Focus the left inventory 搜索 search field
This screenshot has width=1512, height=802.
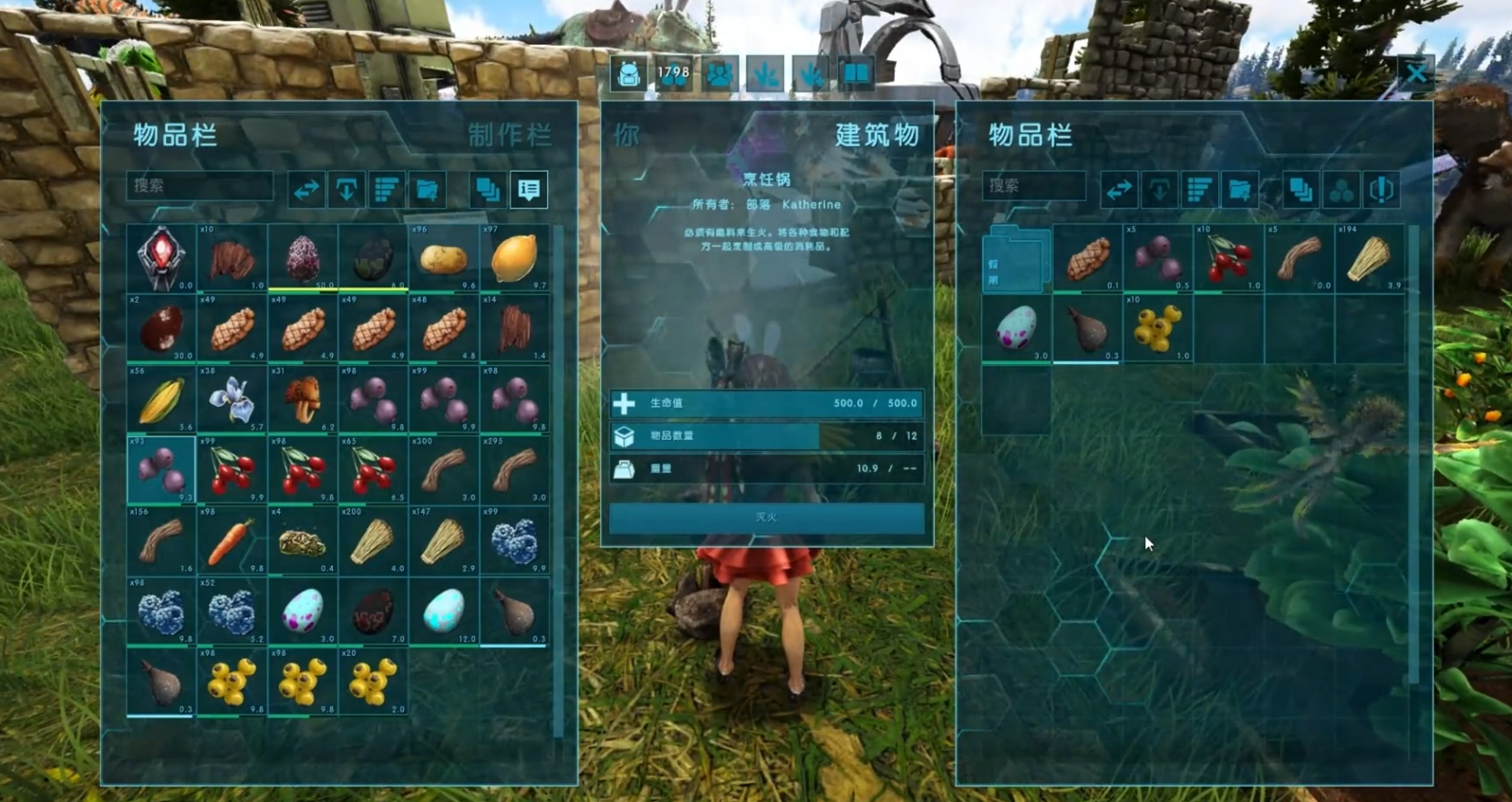tap(199, 186)
